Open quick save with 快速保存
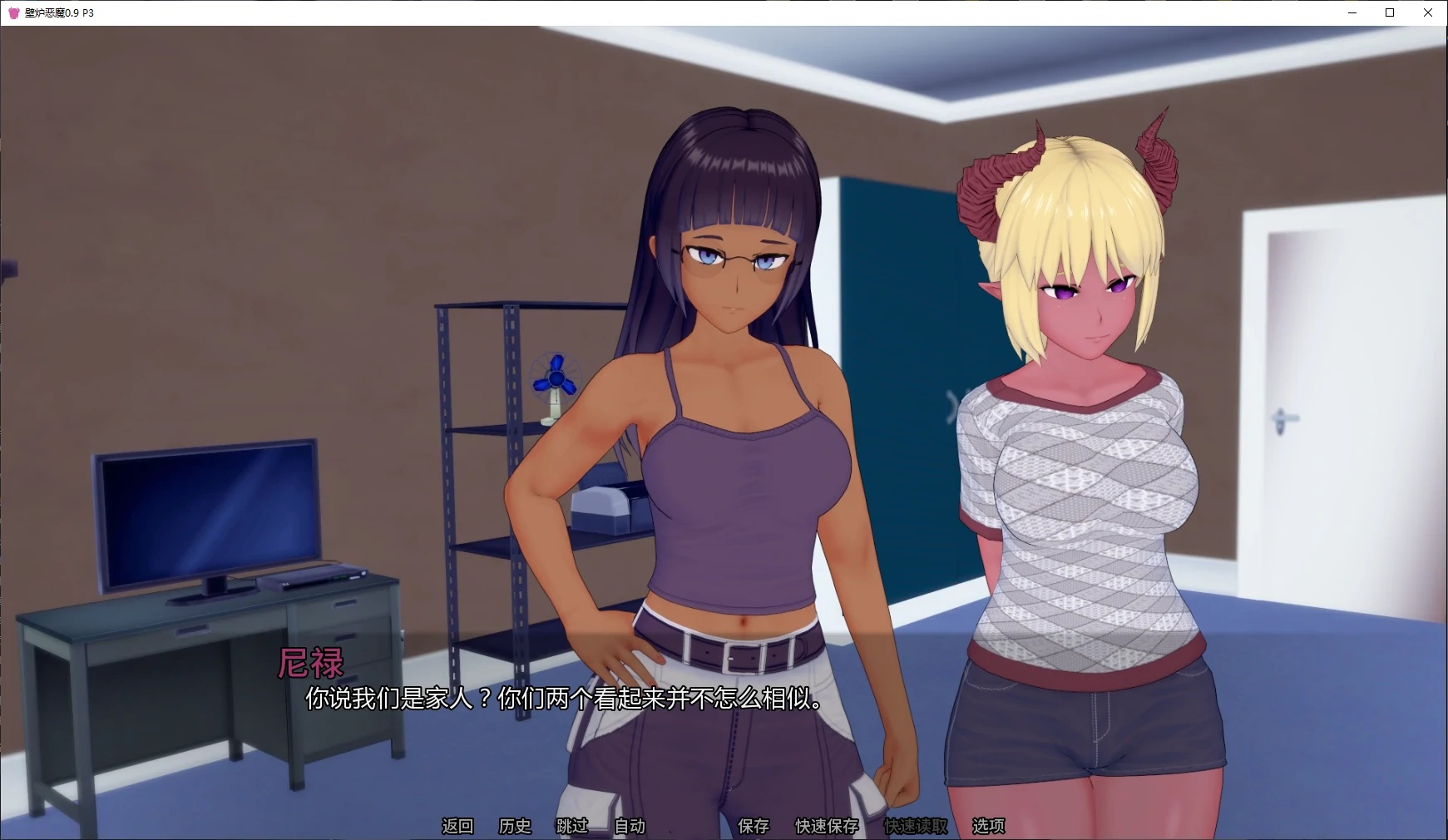 825,827
